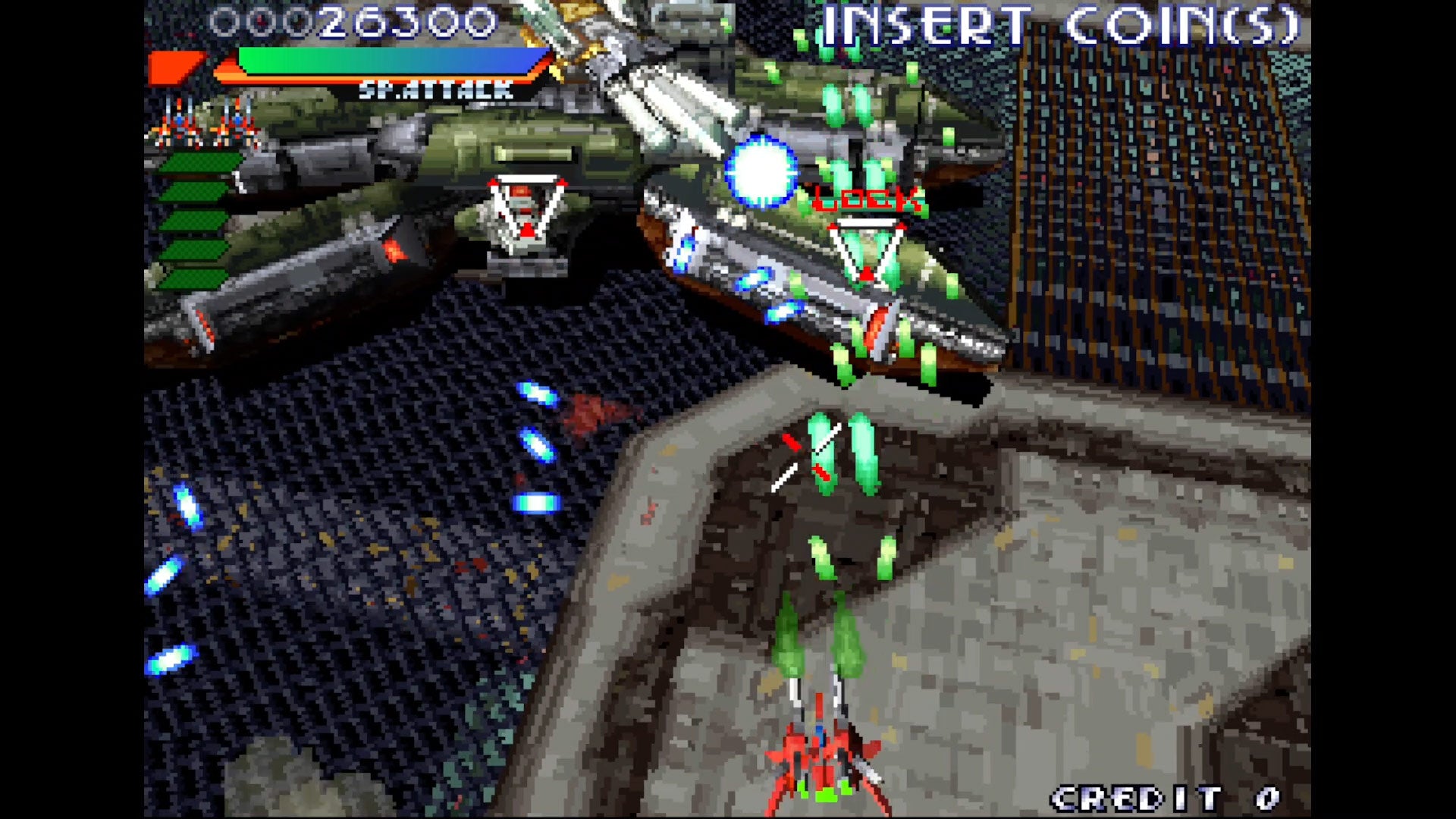Expand the LOCK indicator triangle downward
Viewport: 1456px width, 819px height.
click(867, 250)
